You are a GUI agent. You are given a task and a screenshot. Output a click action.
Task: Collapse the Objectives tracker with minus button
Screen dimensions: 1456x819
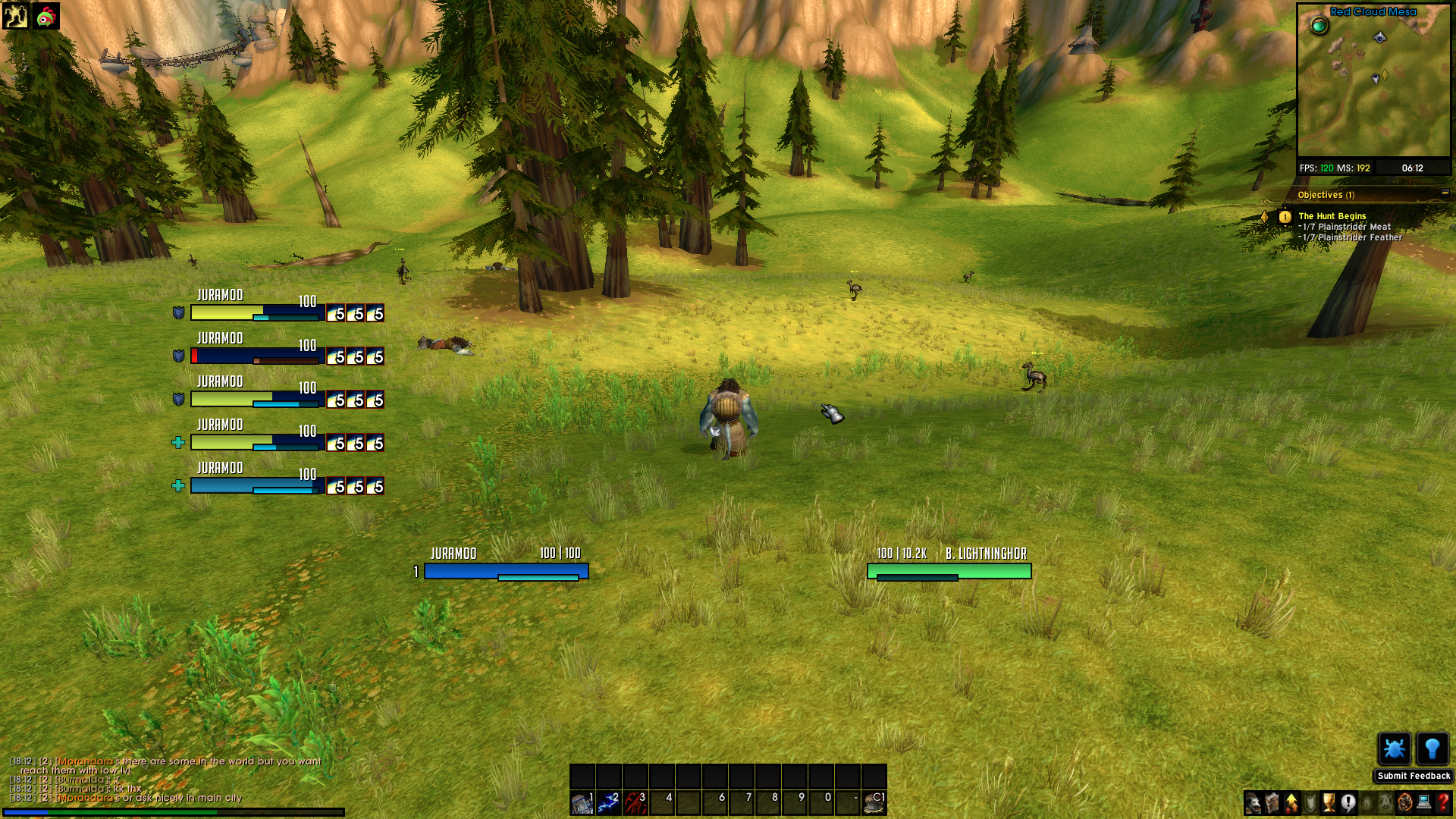(x=1445, y=193)
